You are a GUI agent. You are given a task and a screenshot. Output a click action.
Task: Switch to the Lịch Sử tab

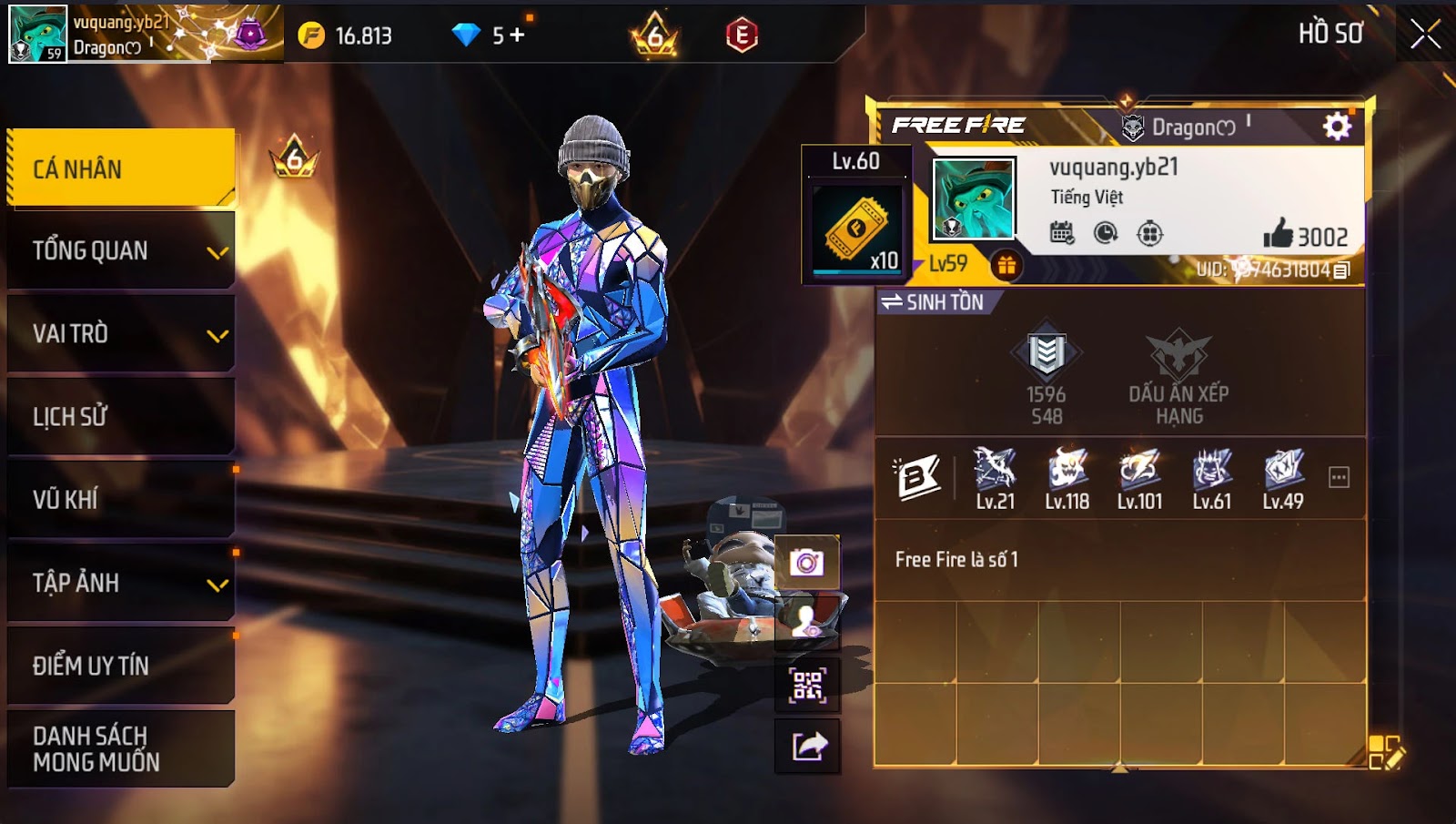point(120,417)
